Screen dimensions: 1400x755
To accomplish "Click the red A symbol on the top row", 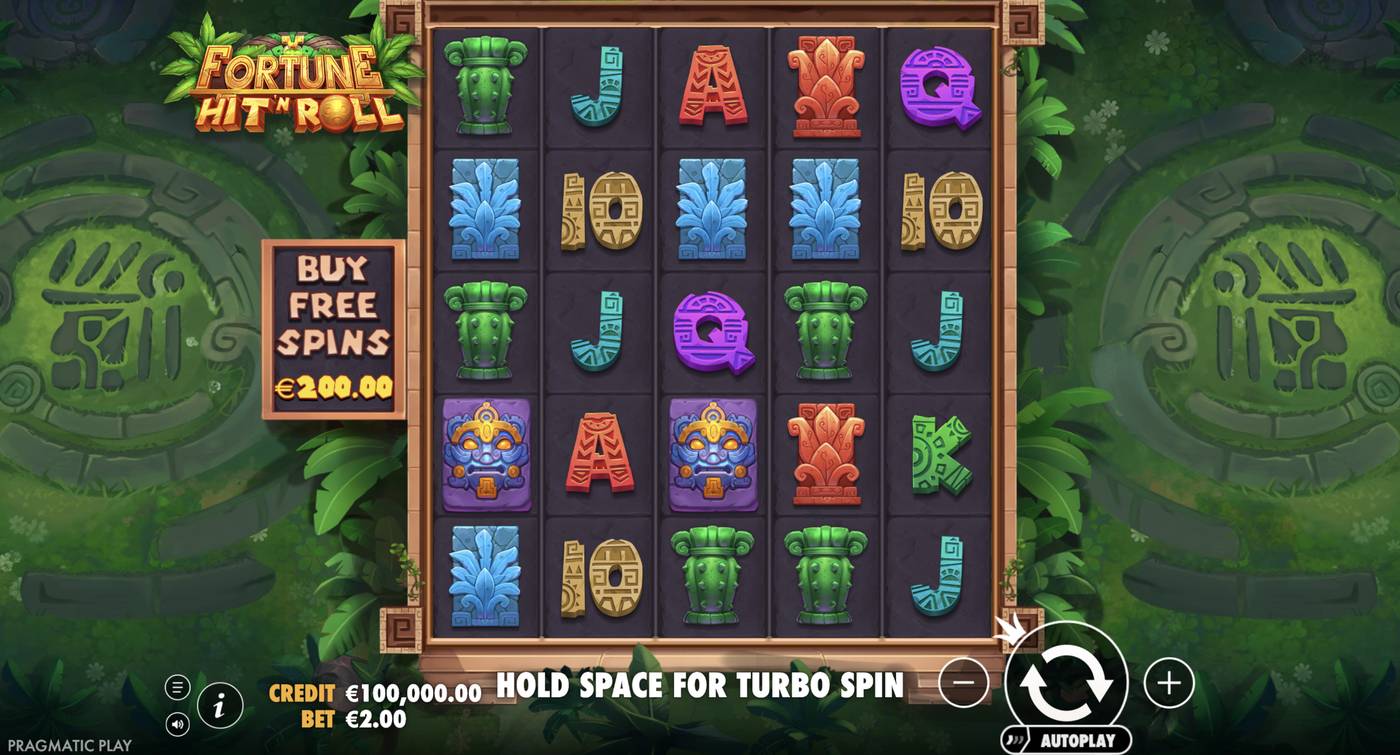I will pyautogui.click(x=712, y=86).
